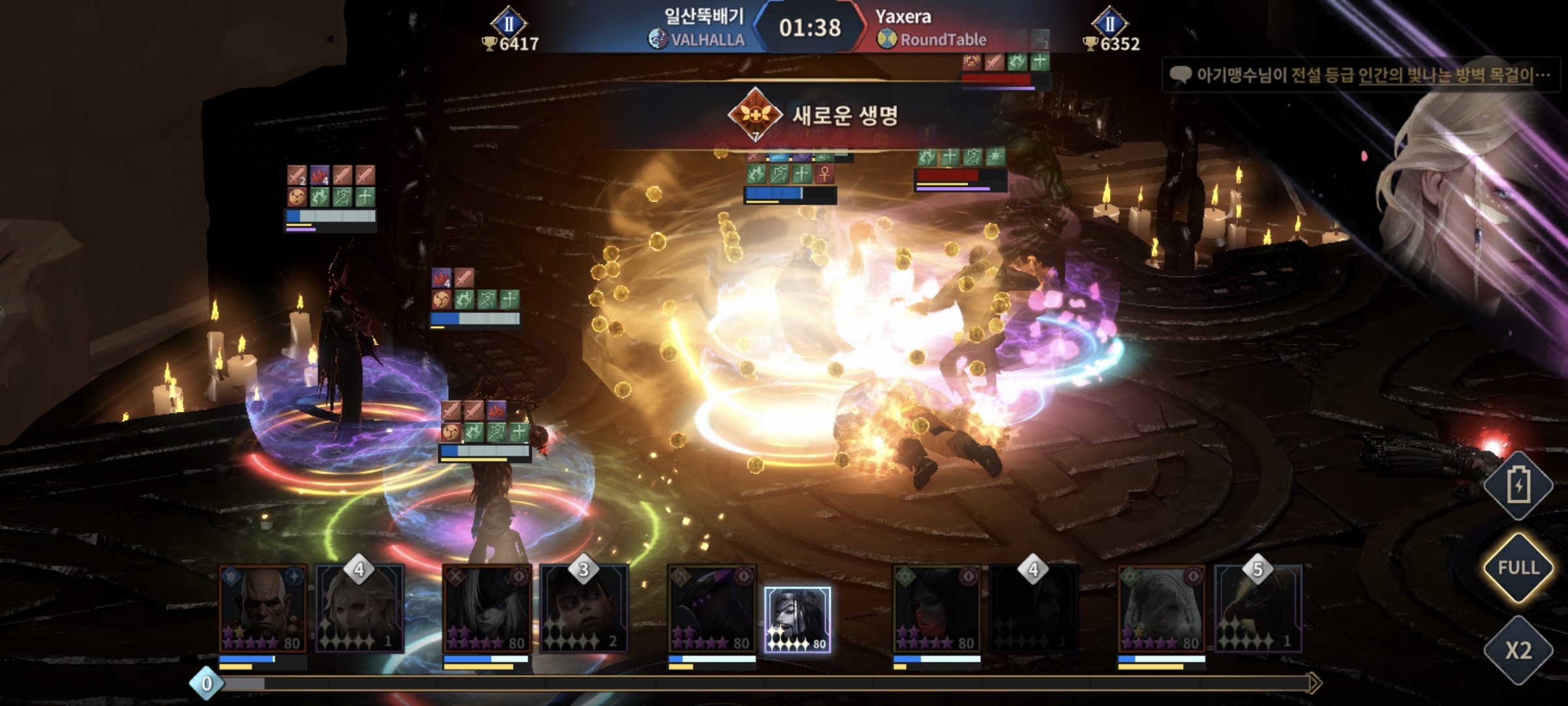Toggle the X2 battle speed button
Screen dimensions: 1568x706
(x=1518, y=650)
